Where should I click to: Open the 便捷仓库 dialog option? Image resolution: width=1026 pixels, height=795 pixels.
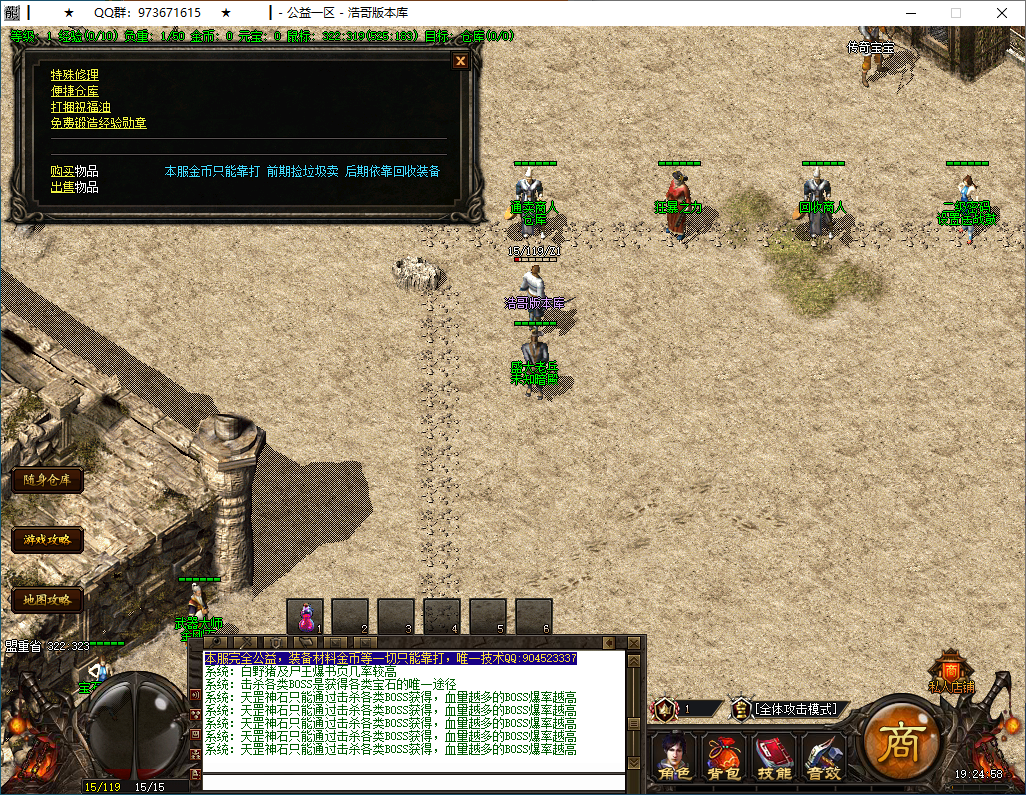(75, 91)
